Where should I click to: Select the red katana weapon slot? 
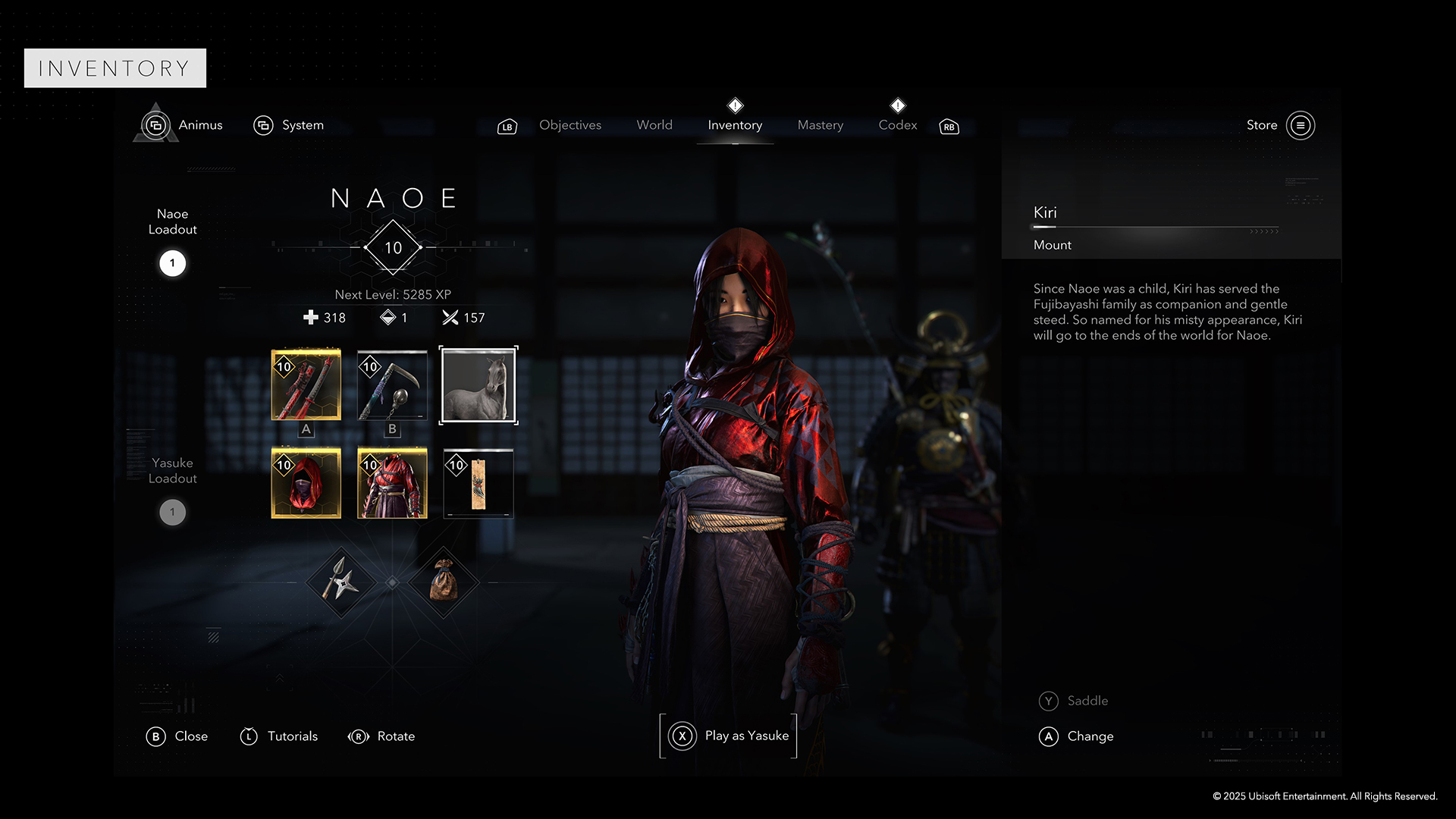click(306, 385)
